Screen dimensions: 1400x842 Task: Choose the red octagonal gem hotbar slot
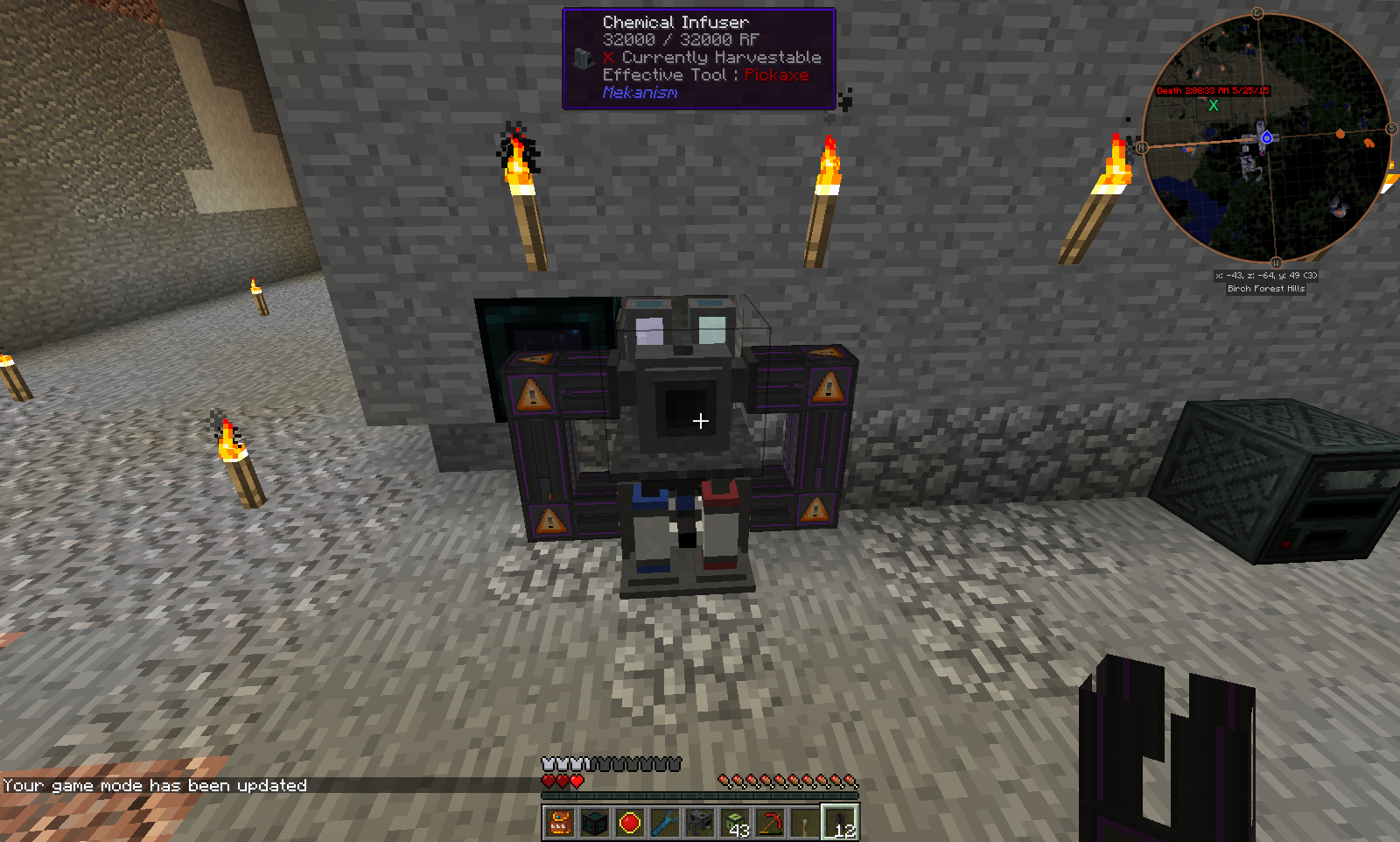pyautogui.click(x=630, y=823)
